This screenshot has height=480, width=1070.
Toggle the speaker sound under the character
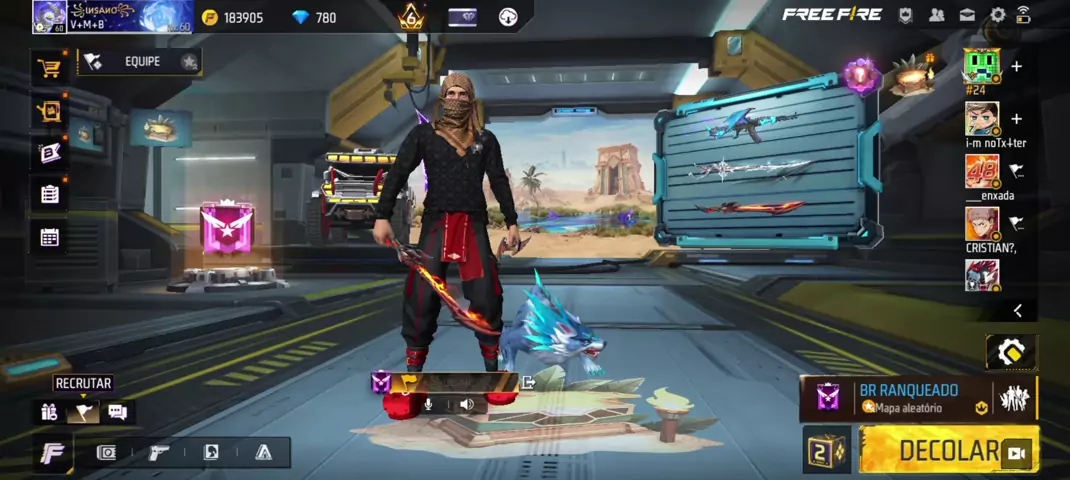pyautogui.click(x=467, y=405)
